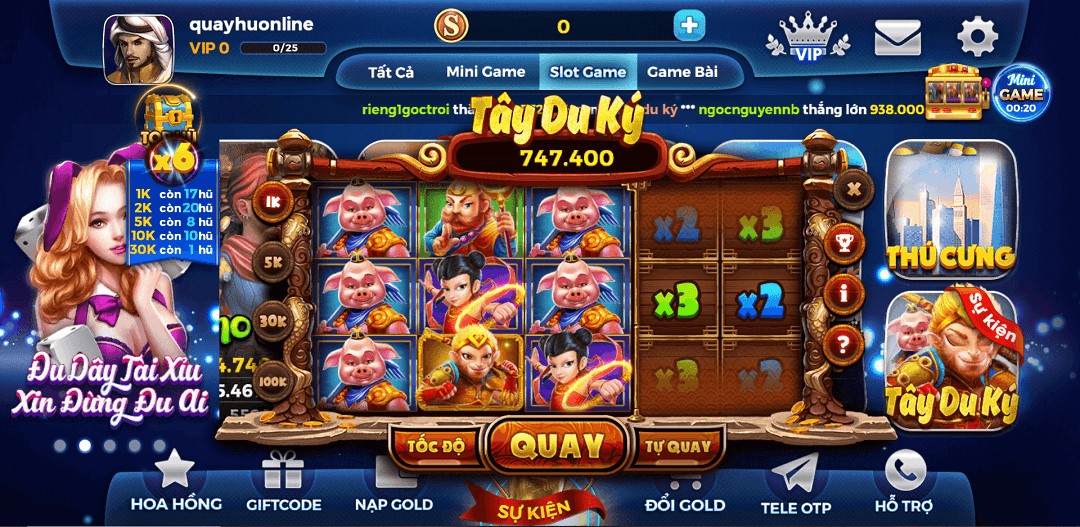Open the Mini Game tab

coord(485,72)
